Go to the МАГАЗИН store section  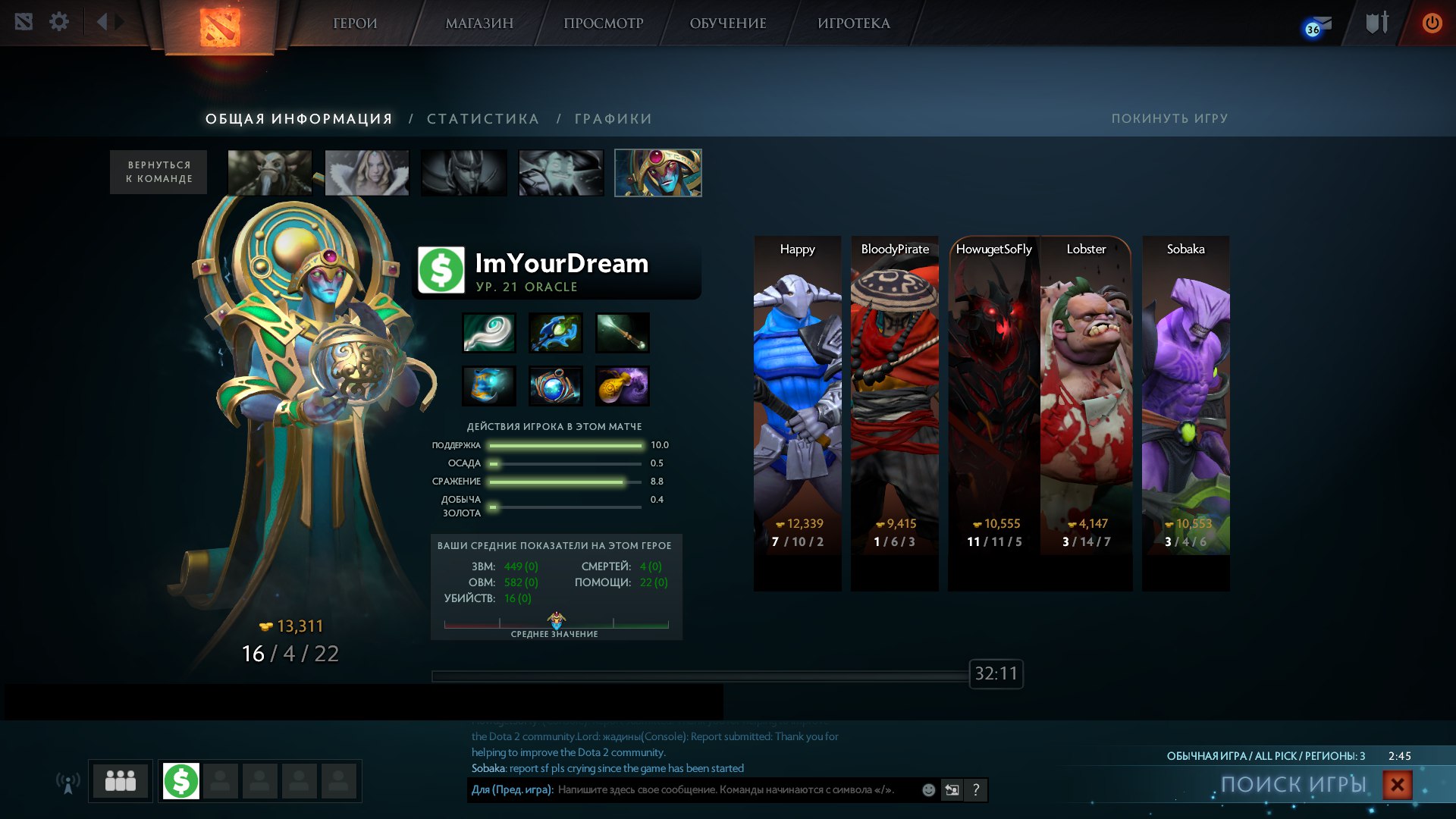479,24
